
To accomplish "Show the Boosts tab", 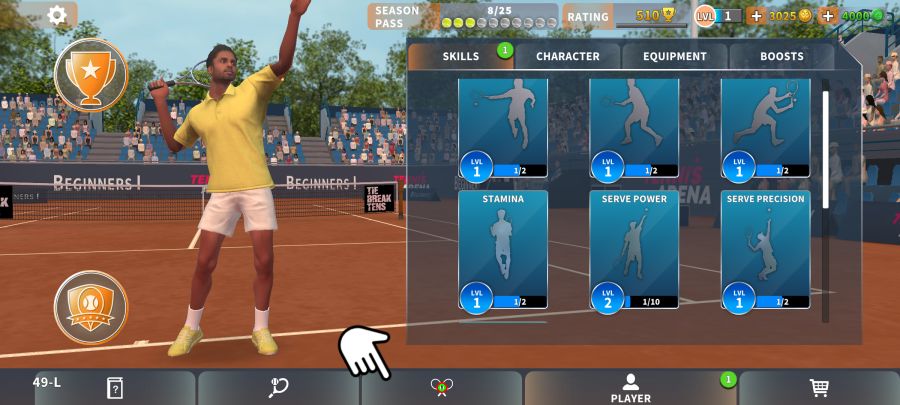I will (781, 57).
